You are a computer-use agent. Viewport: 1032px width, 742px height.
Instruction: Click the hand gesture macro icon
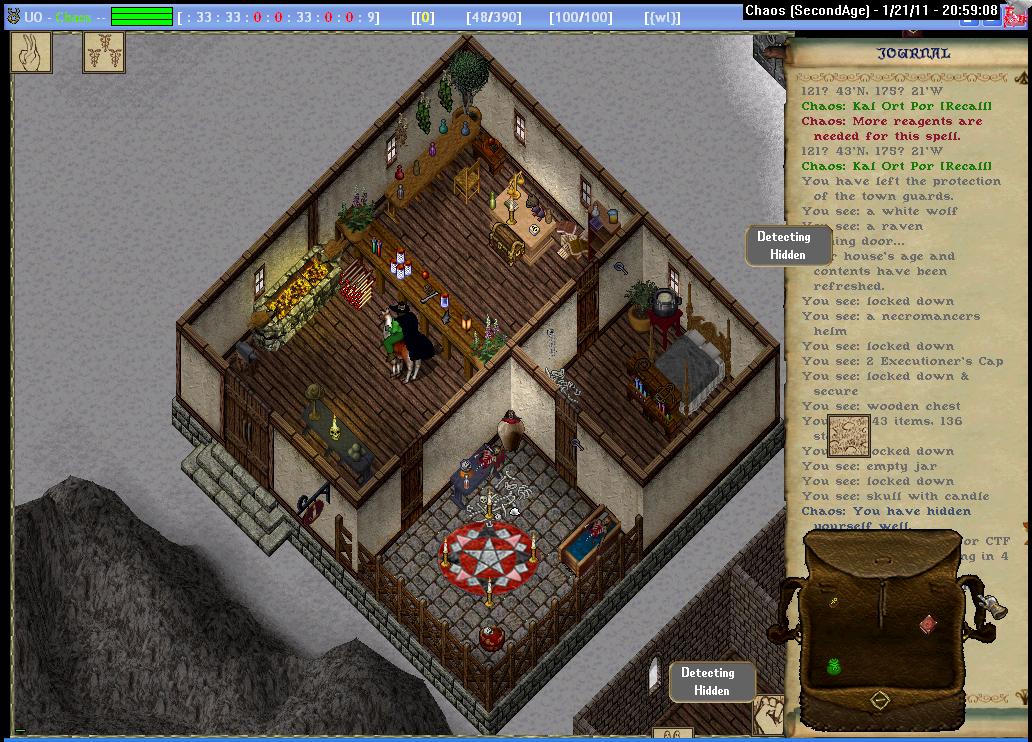[x=31, y=52]
